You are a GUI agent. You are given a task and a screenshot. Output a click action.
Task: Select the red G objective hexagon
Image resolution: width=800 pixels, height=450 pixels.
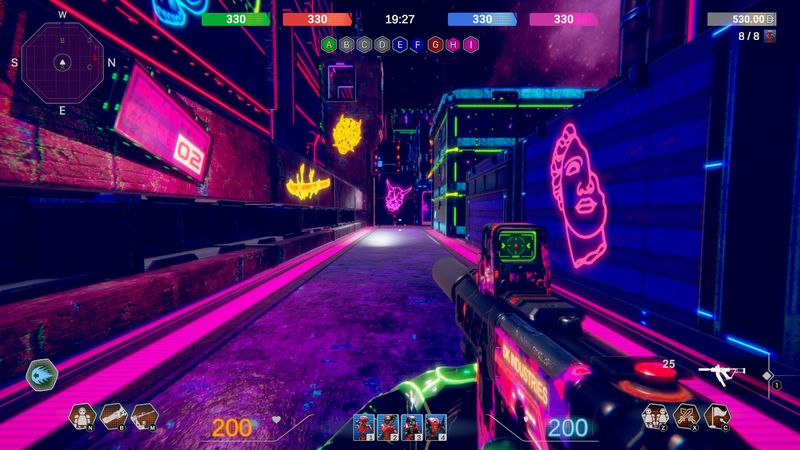click(435, 45)
